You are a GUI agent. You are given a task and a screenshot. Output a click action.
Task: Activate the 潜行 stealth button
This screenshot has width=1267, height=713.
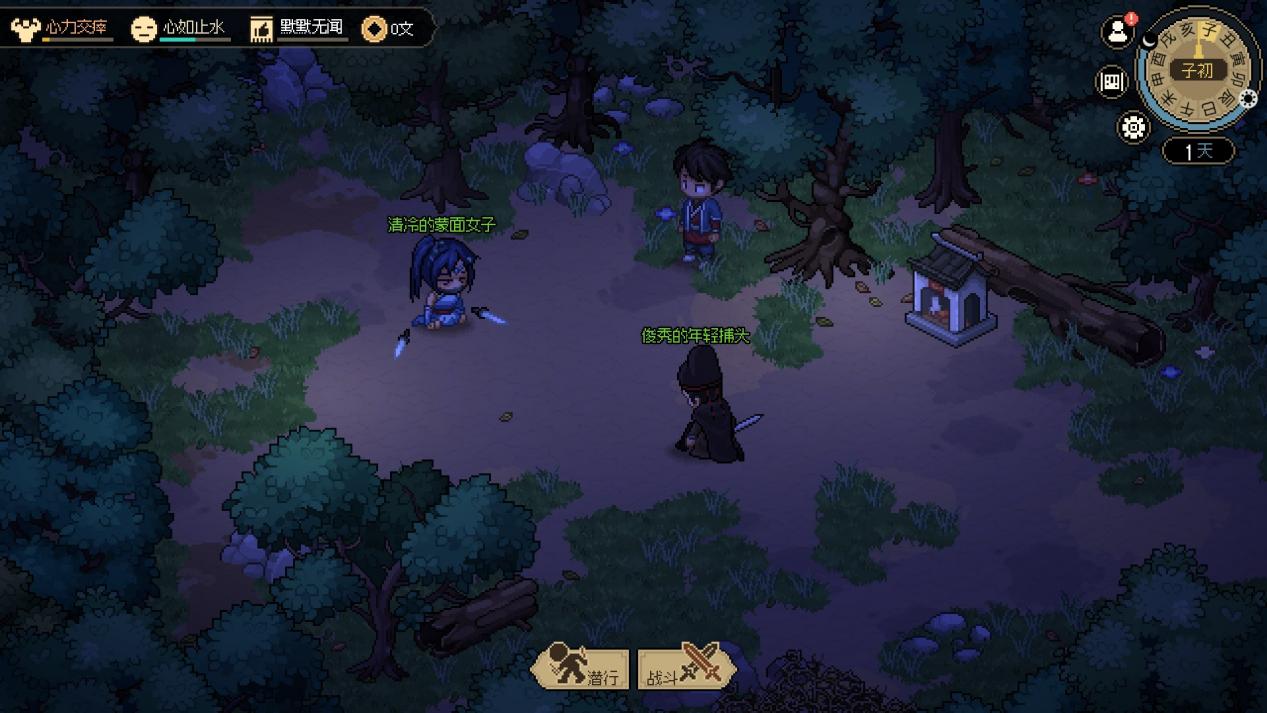(581, 668)
